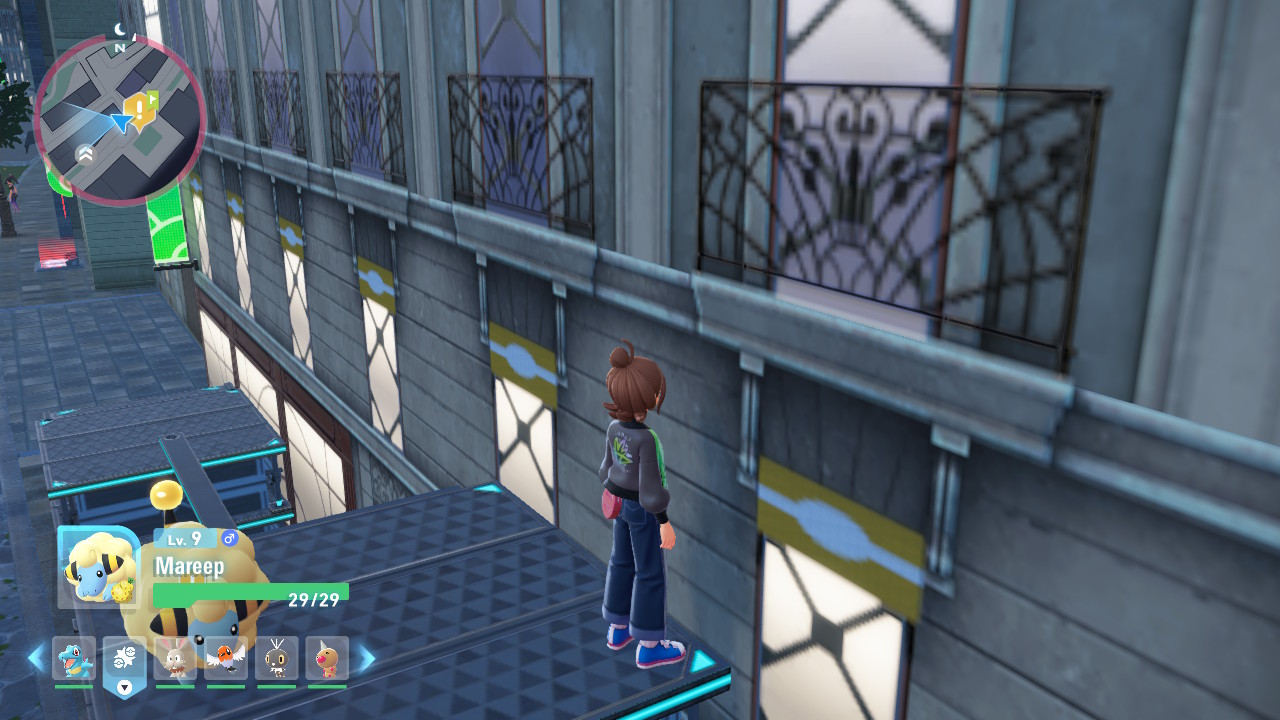1280x720 pixels.
Task: Cycle party right with the arrow
Action: coord(366,658)
